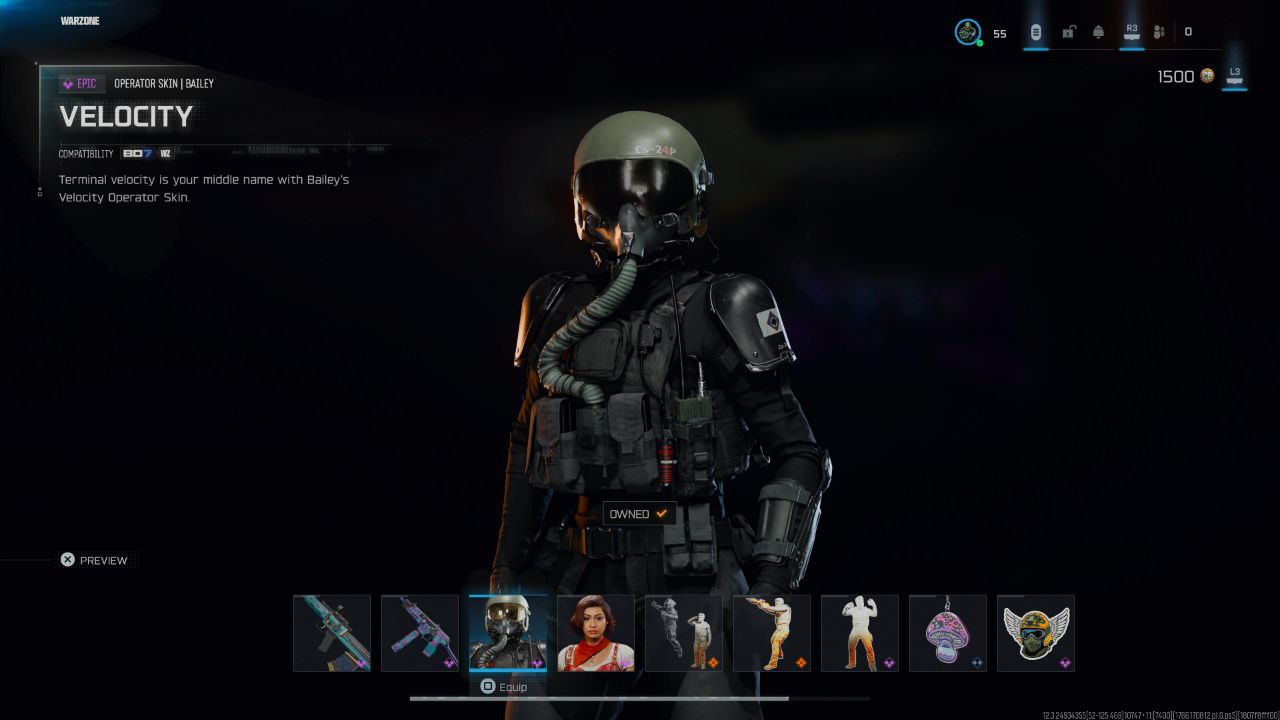Open the notifications bell
The height and width of the screenshot is (720, 1280).
point(1098,32)
